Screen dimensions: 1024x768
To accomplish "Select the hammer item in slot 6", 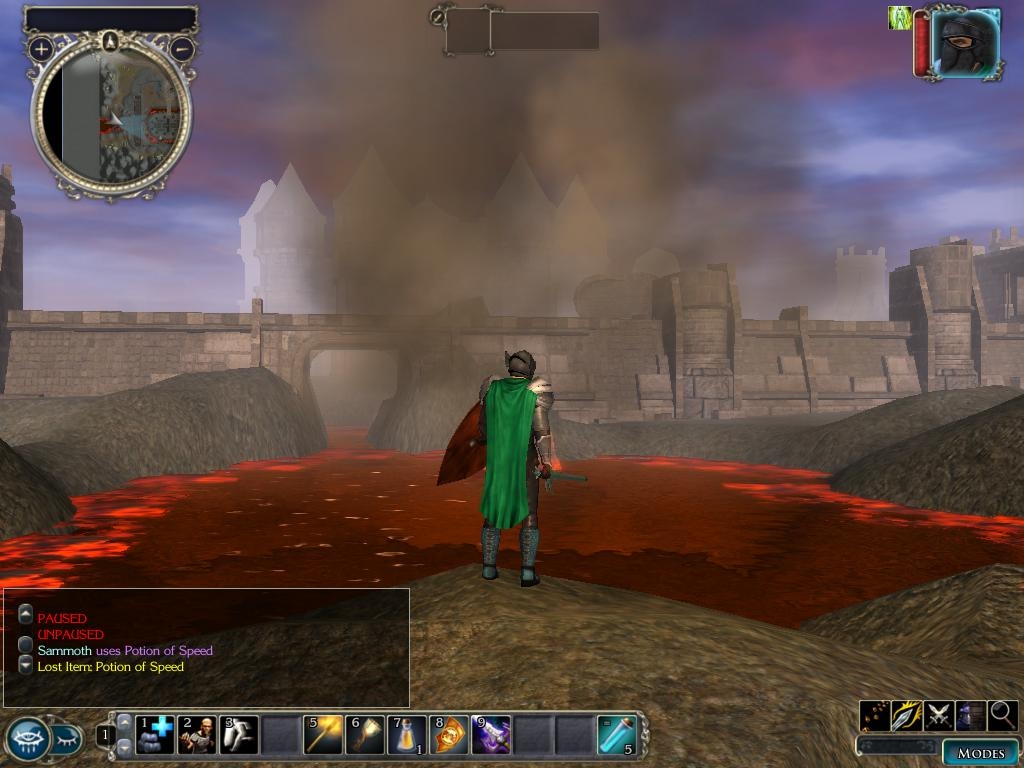I will (x=365, y=735).
